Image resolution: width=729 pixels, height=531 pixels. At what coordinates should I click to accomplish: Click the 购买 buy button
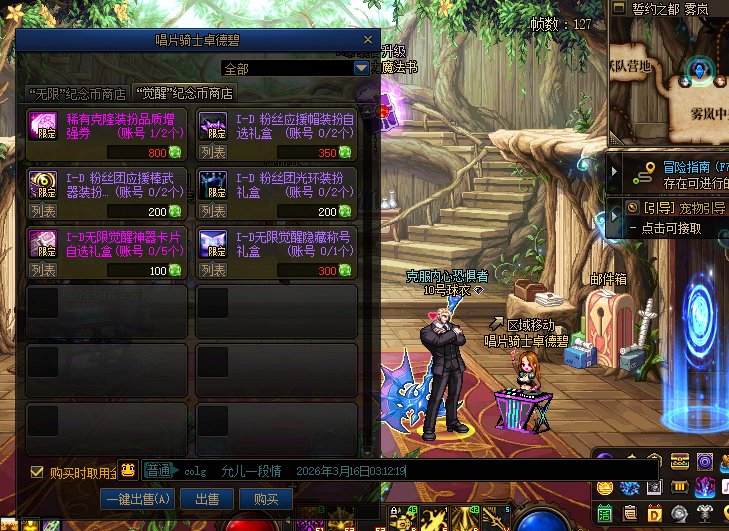266,498
